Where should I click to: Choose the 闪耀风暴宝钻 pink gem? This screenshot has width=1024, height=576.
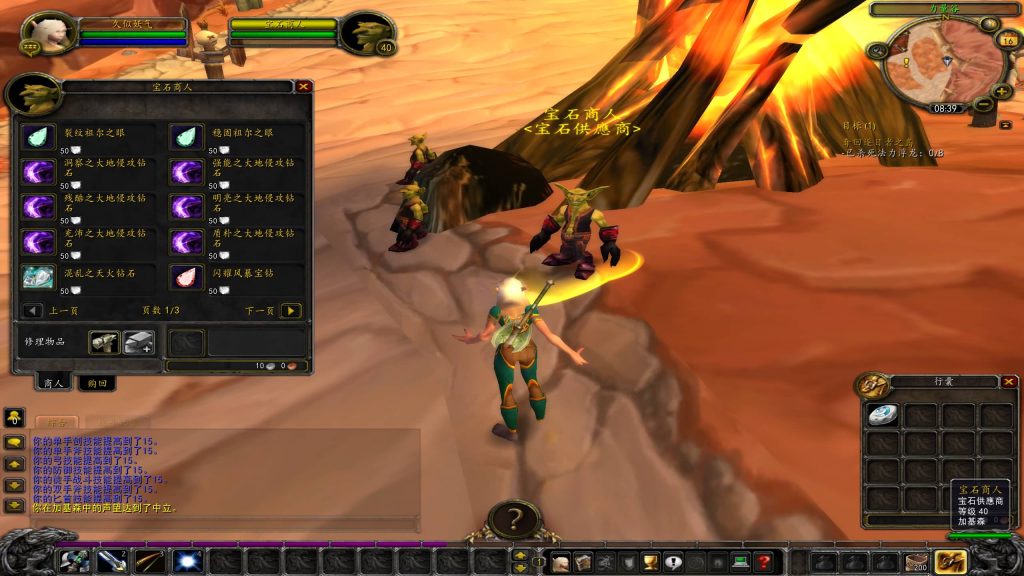coord(186,276)
